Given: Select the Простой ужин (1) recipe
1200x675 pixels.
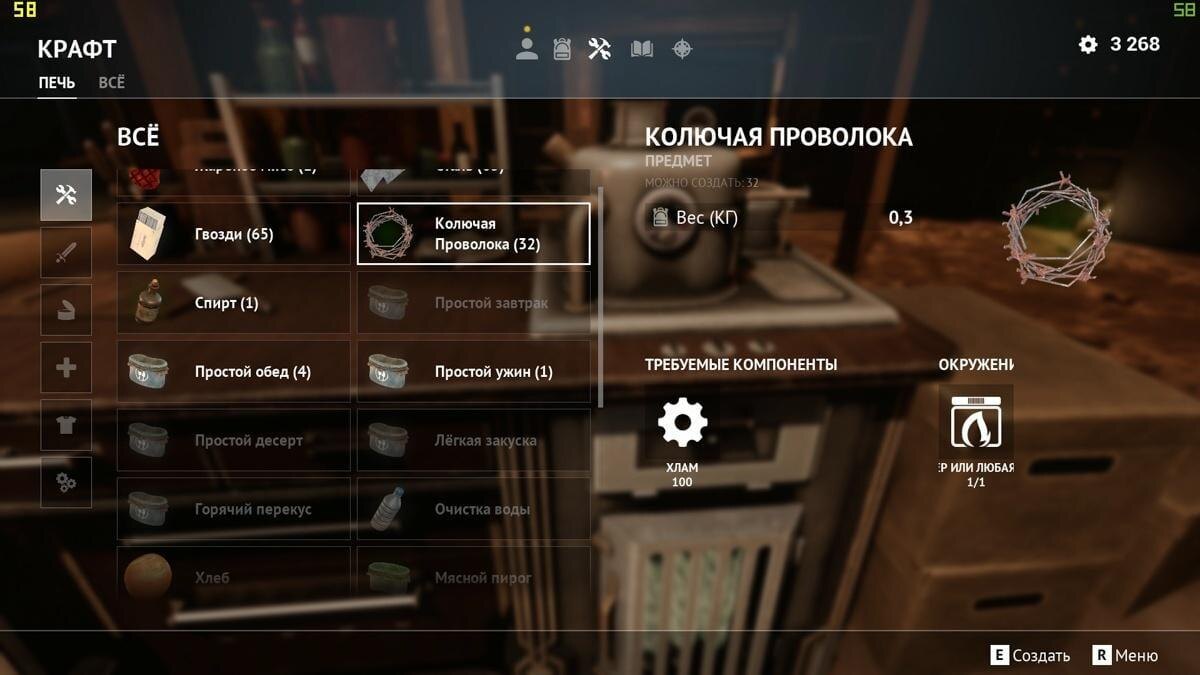Looking at the screenshot, I should tap(473, 372).
